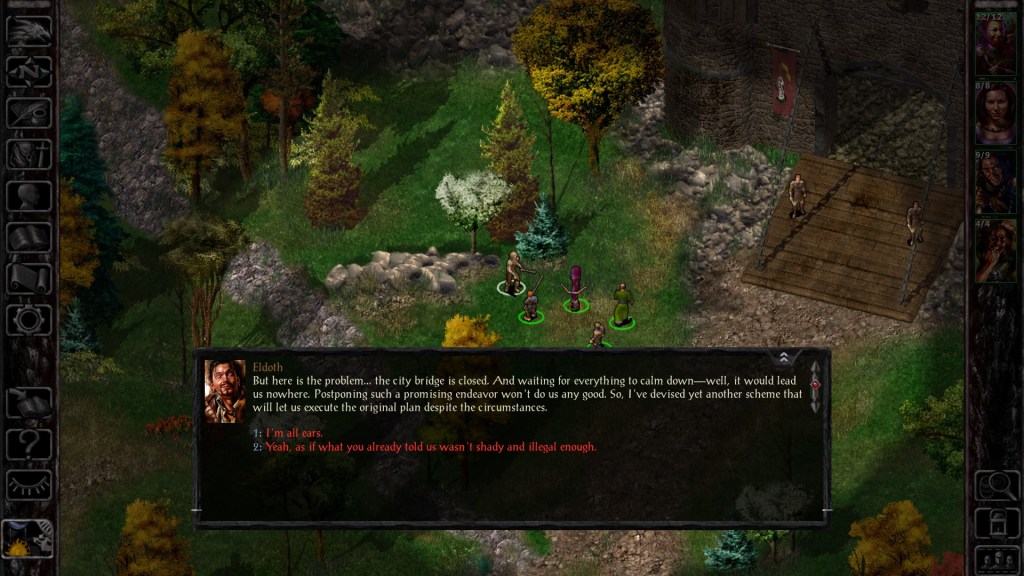Viewport: 1024px width, 576px height.
Task: Open the area map with the compass icon
Action: [x=29, y=71]
